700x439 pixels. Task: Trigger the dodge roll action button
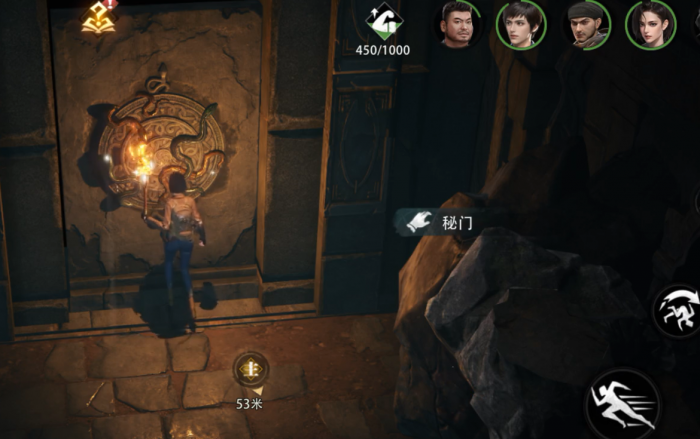(x=678, y=310)
